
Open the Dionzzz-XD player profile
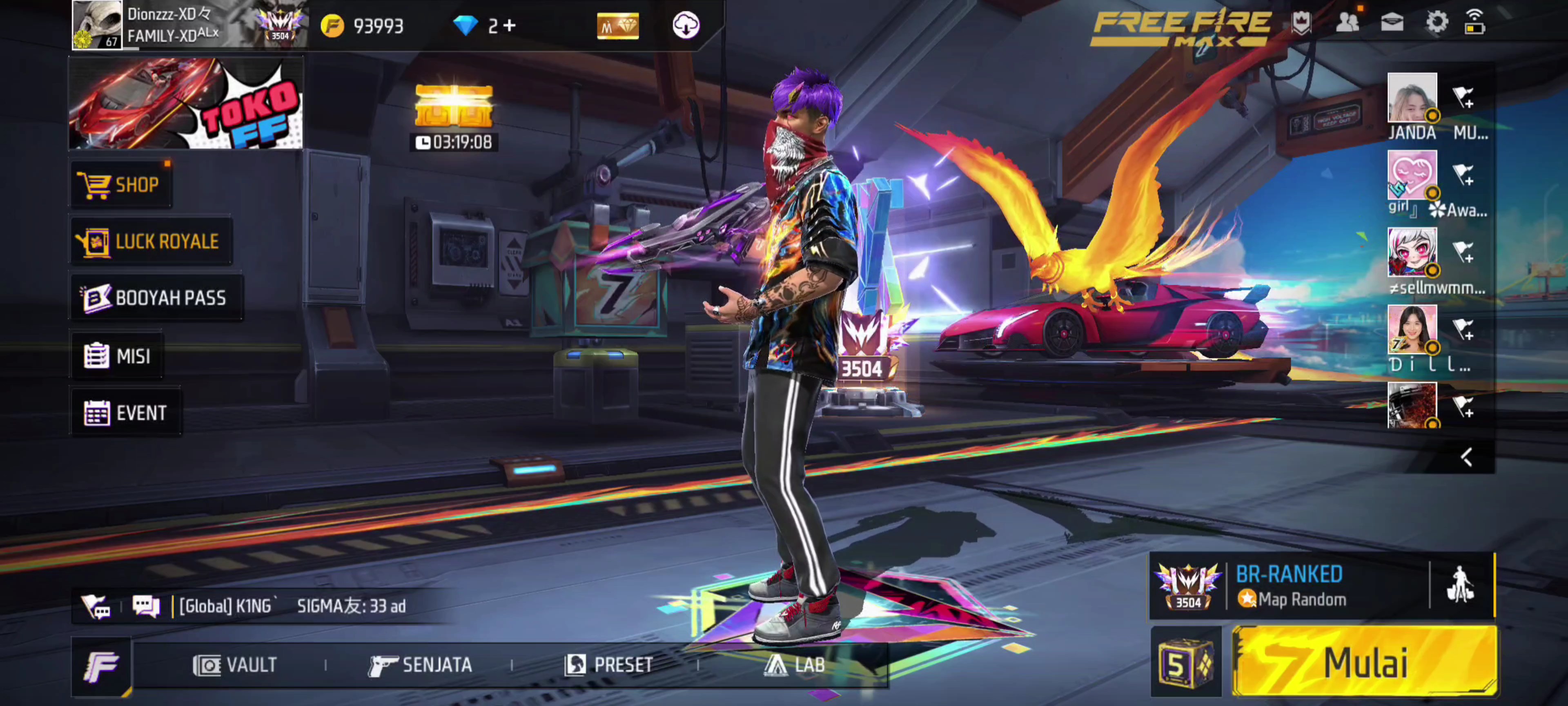tap(98, 25)
